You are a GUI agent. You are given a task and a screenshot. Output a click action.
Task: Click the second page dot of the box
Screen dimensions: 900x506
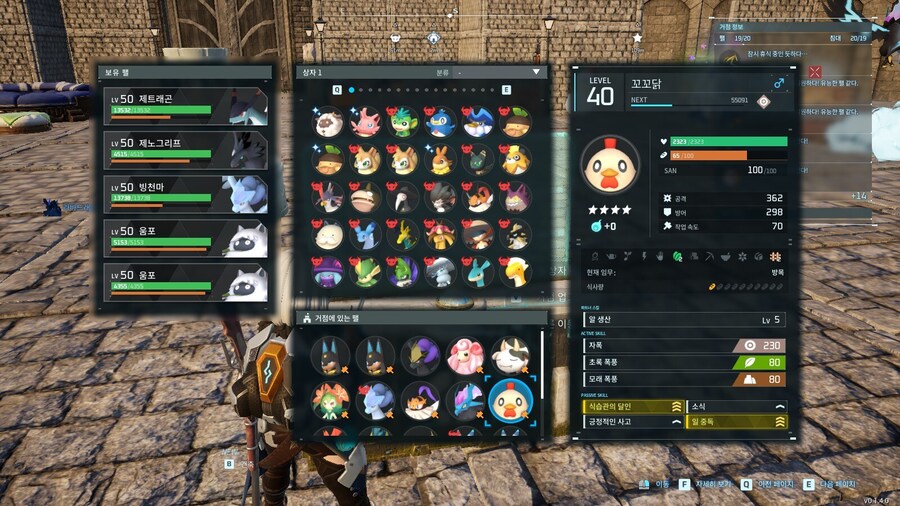[x=364, y=90]
